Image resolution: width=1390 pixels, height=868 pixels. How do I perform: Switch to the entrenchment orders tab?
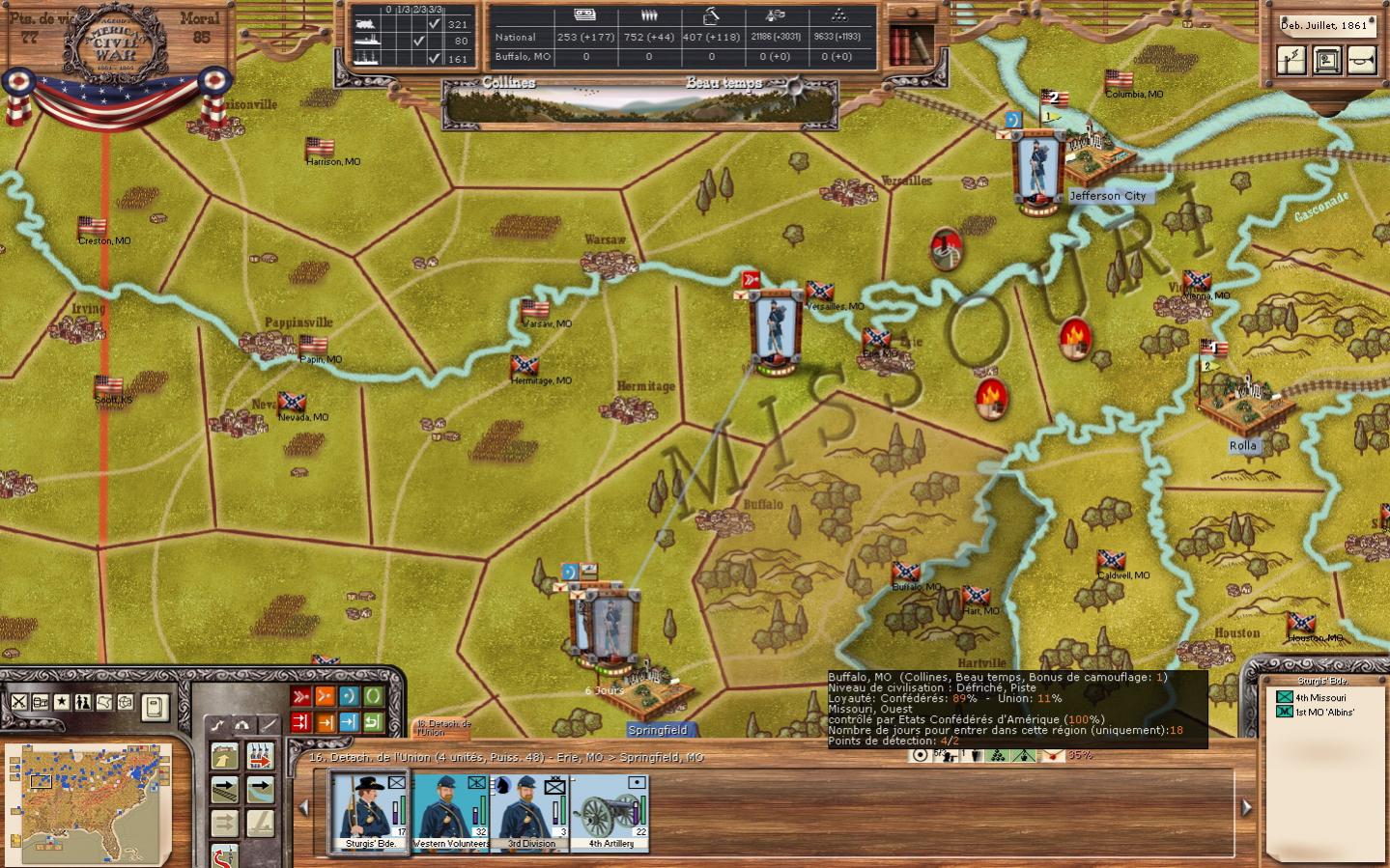(241, 725)
